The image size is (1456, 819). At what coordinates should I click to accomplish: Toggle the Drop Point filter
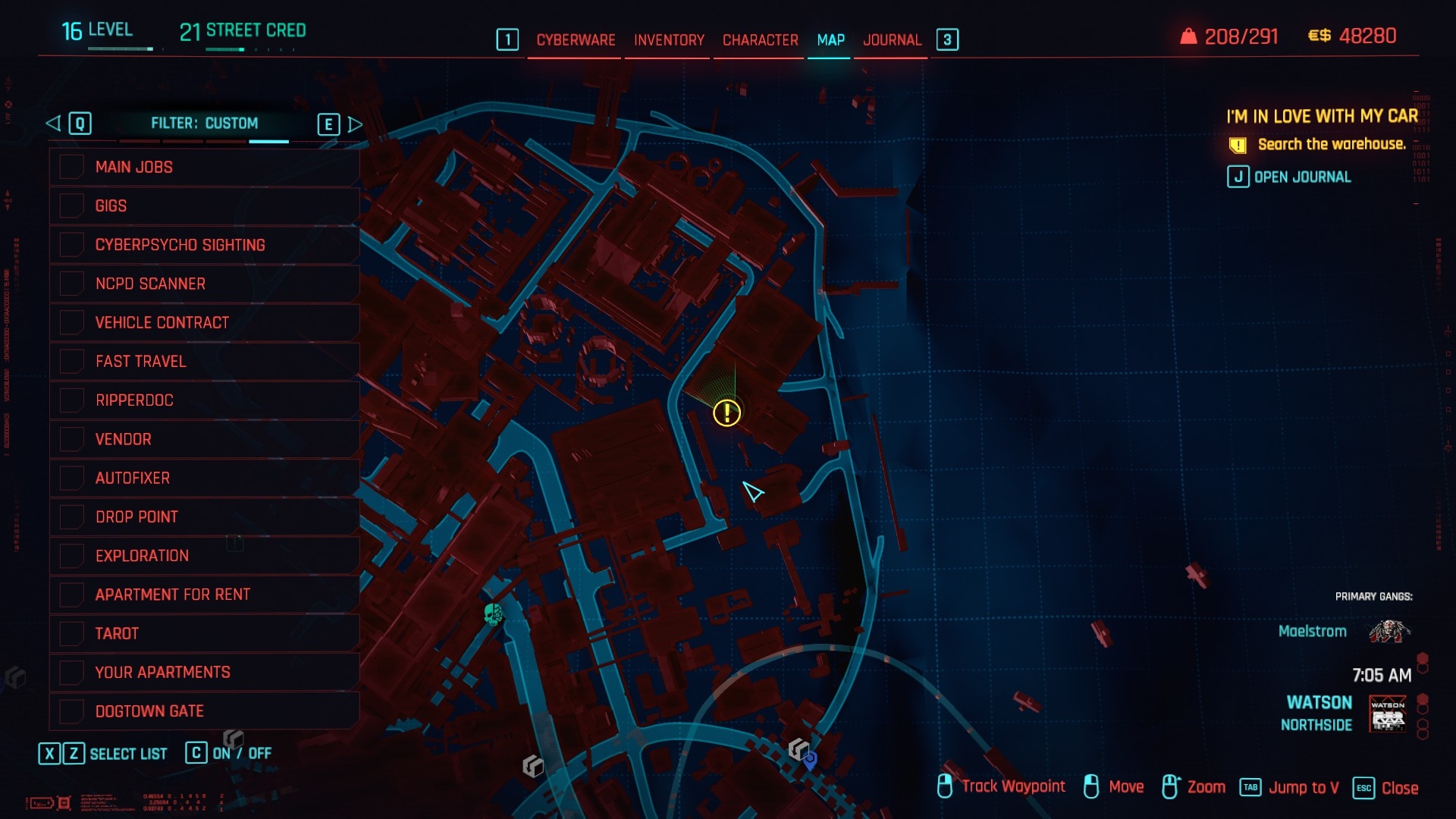pyautogui.click(x=72, y=516)
